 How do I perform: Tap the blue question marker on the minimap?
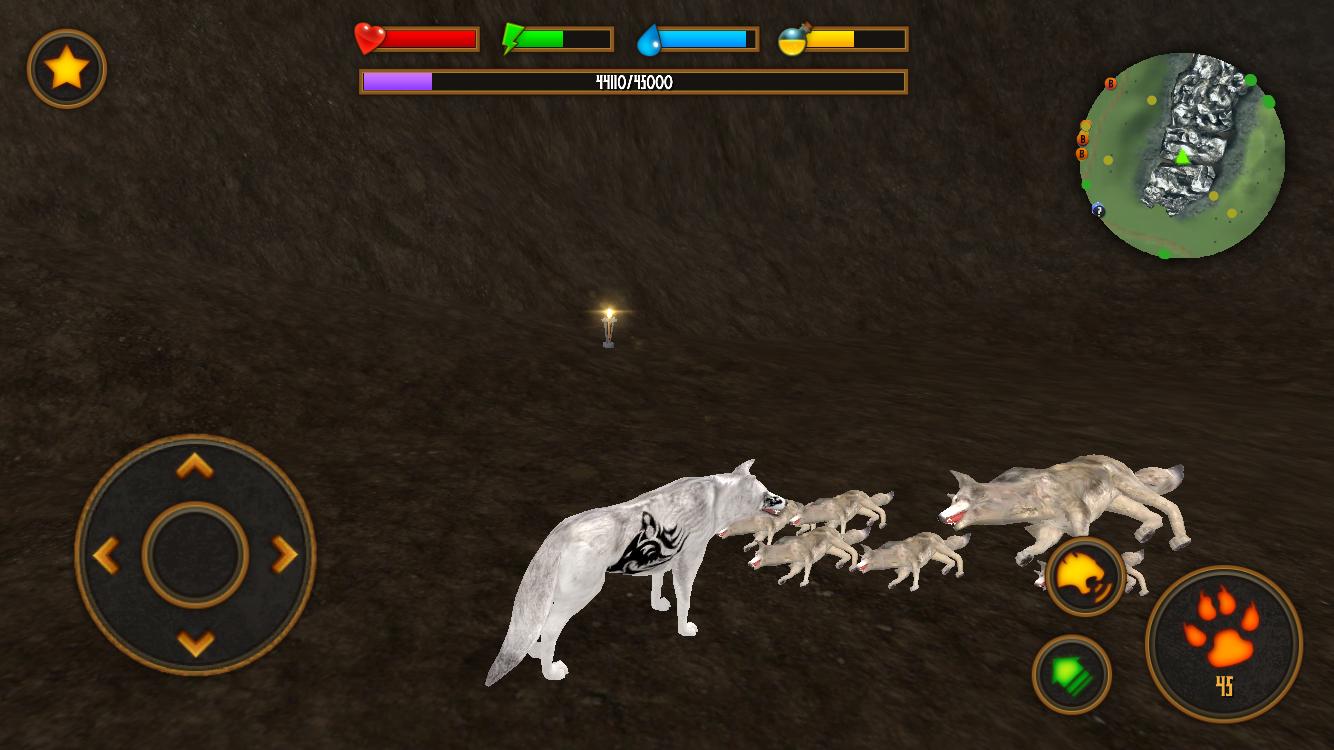pos(1097,212)
